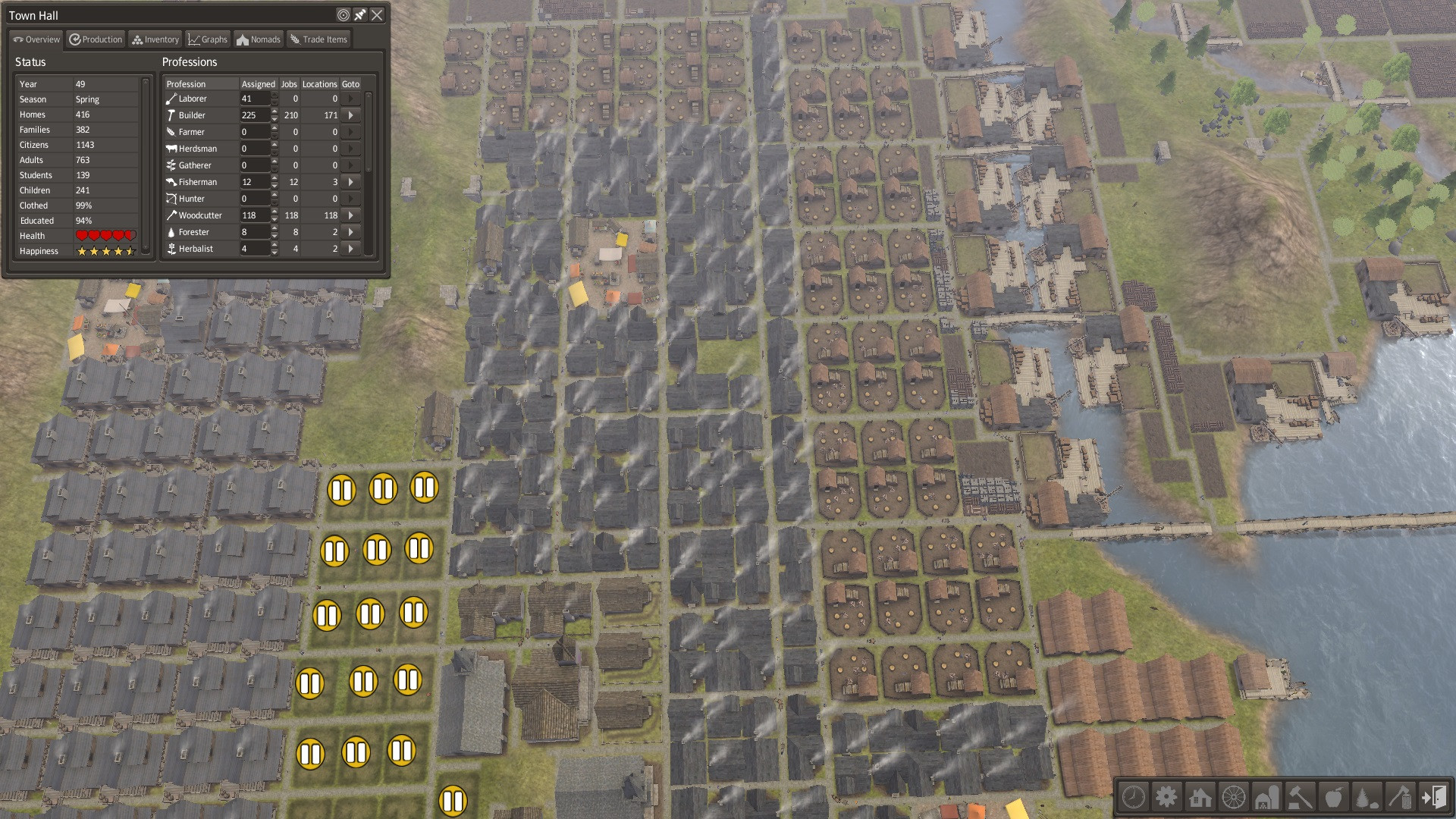Viewport: 1456px width, 819px height.
Task: Open the clock game speed toolbar button
Action: click(1133, 797)
